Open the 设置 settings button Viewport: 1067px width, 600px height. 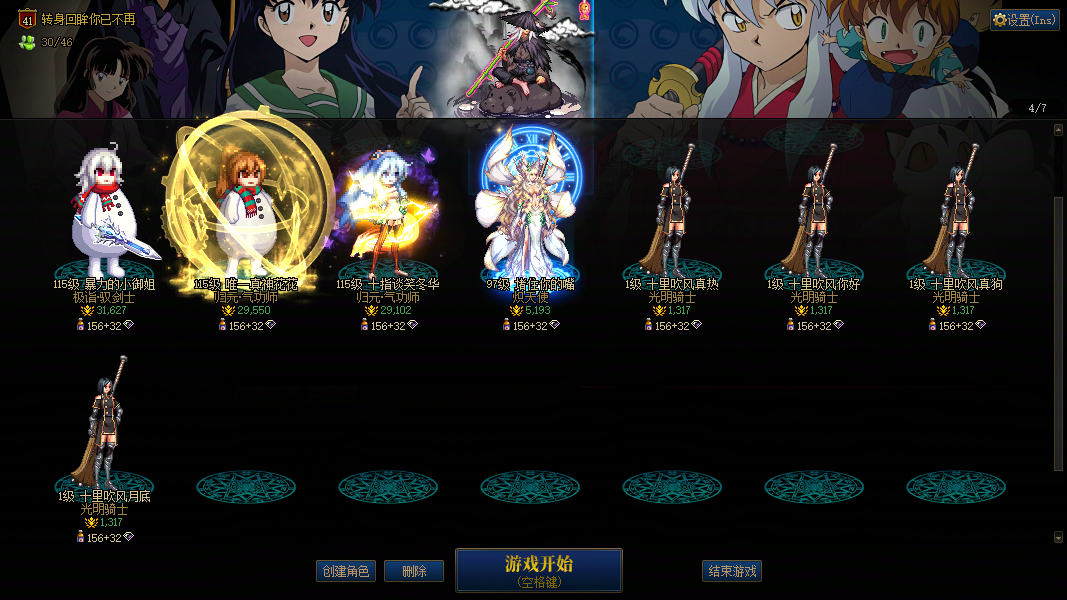pos(1025,20)
